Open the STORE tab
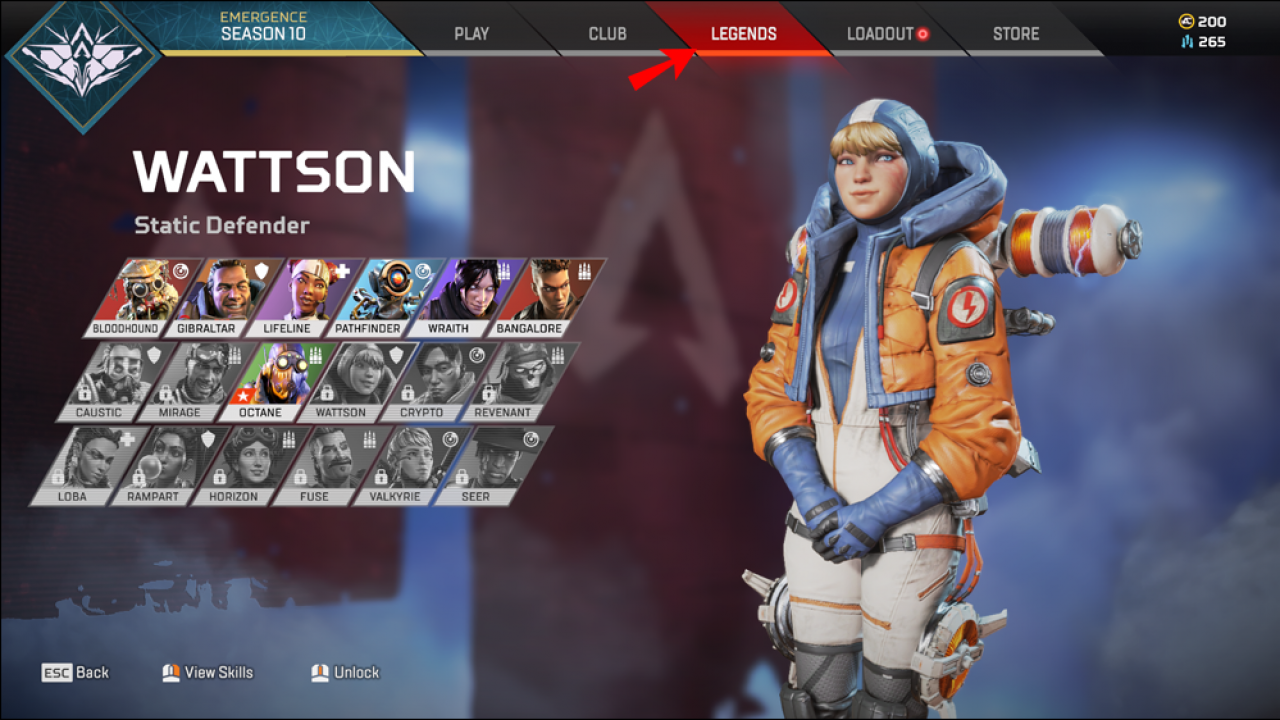The width and height of the screenshot is (1280, 720). click(x=1015, y=33)
